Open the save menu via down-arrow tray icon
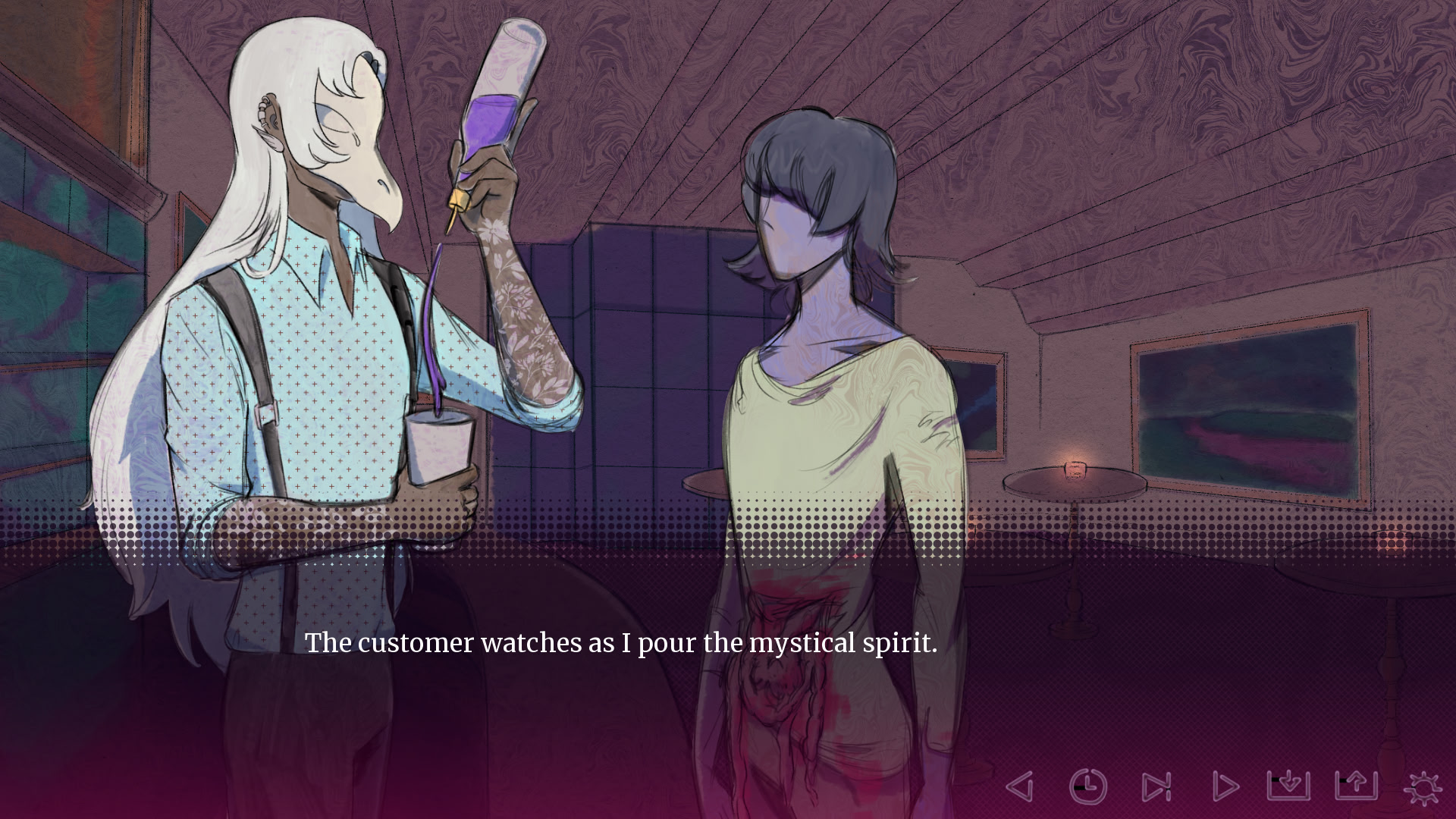This screenshot has height=819, width=1456. click(1288, 785)
